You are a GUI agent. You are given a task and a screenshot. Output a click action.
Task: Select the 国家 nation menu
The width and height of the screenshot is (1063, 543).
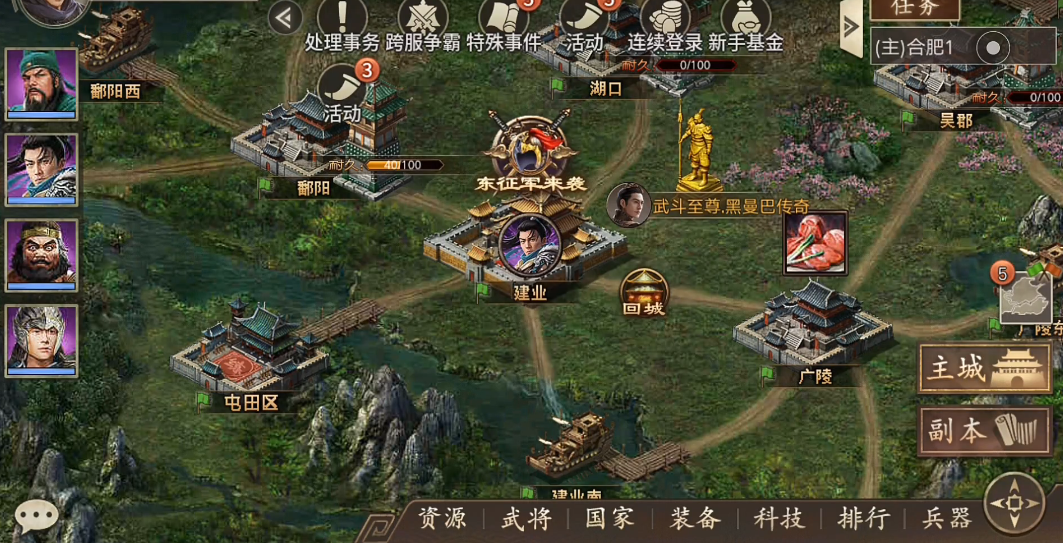coord(610,518)
